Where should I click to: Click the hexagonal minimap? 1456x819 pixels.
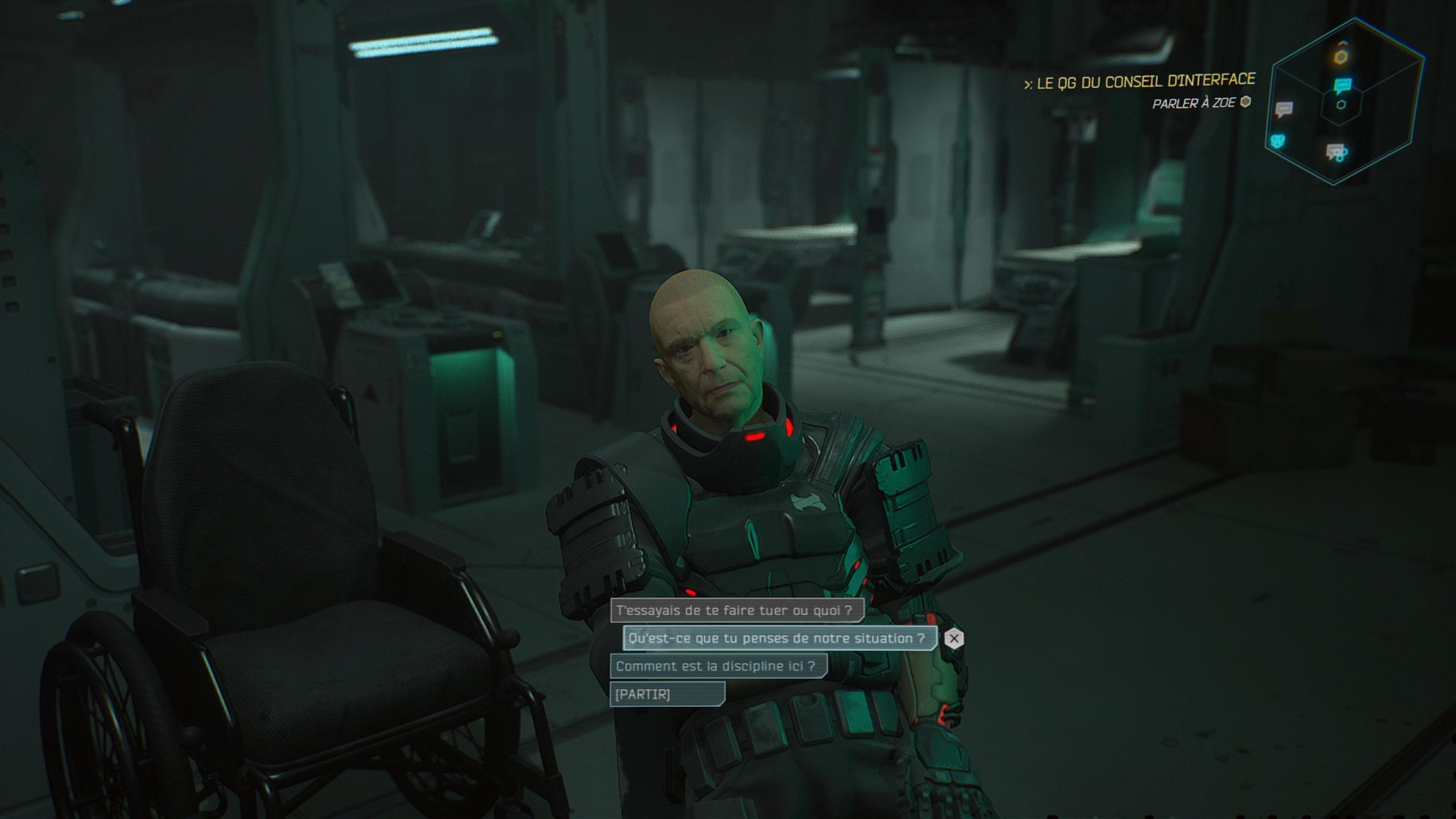pos(1345,101)
